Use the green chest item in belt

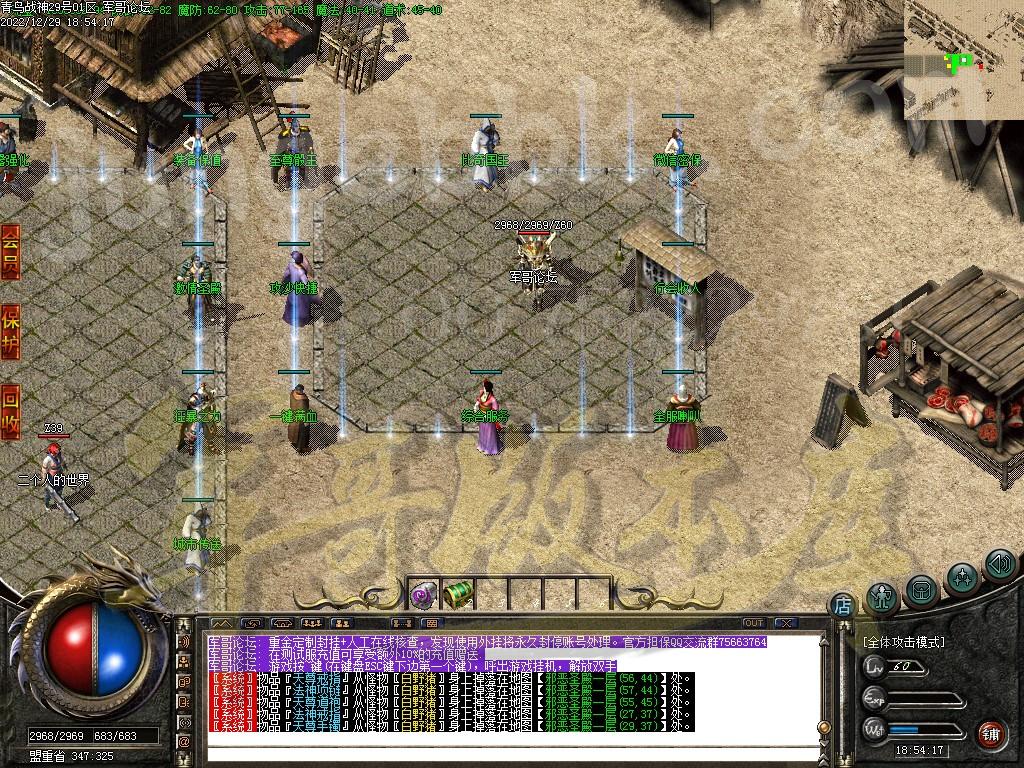pos(456,594)
